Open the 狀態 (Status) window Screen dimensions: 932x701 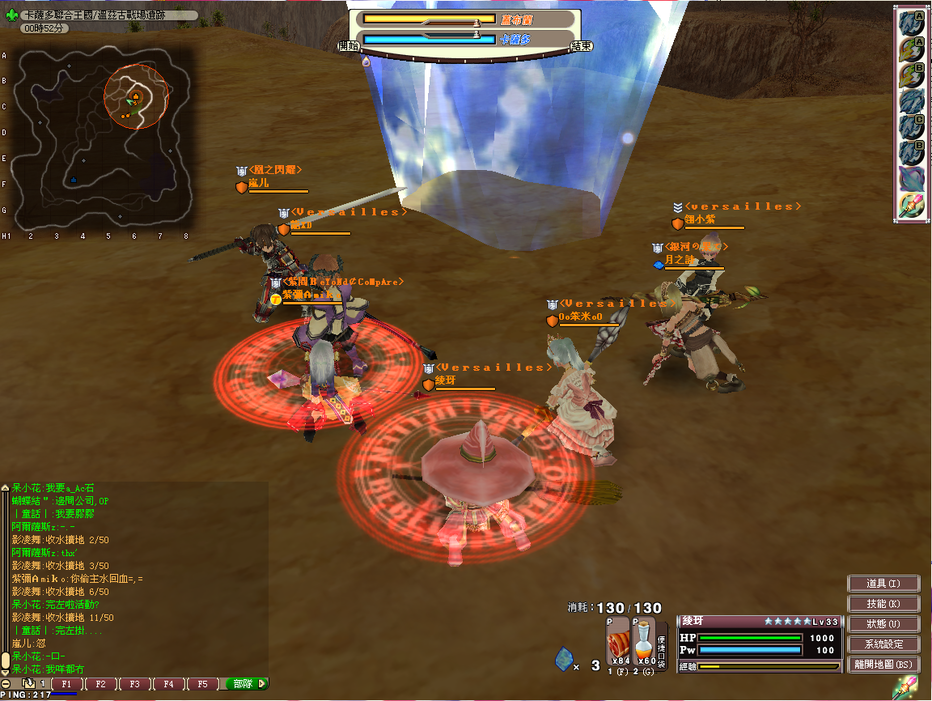coord(883,624)
